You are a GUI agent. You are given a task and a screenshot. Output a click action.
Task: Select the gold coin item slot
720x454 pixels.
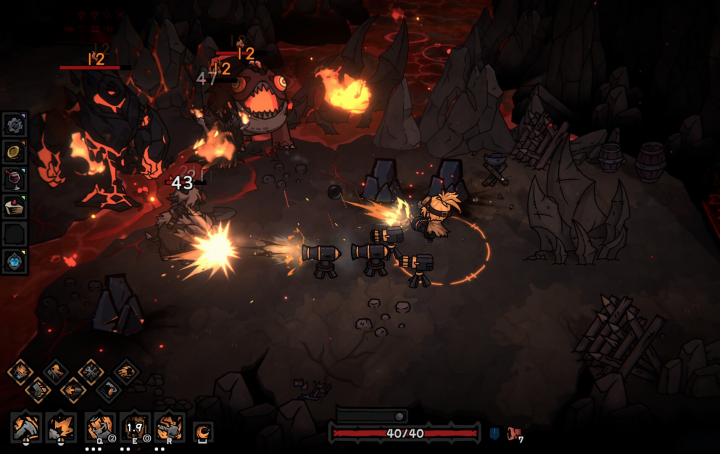pyautogui.click(x=15, y=151)
